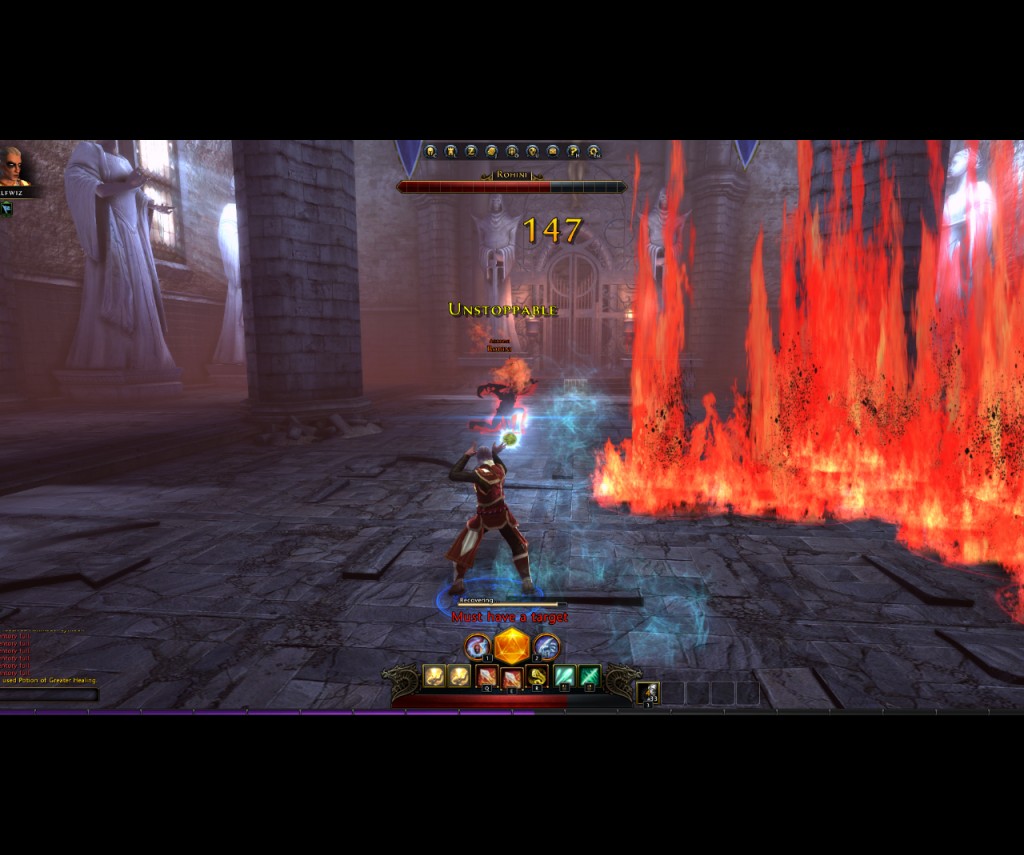Click the player portrait in the corner

click(15, 166)
